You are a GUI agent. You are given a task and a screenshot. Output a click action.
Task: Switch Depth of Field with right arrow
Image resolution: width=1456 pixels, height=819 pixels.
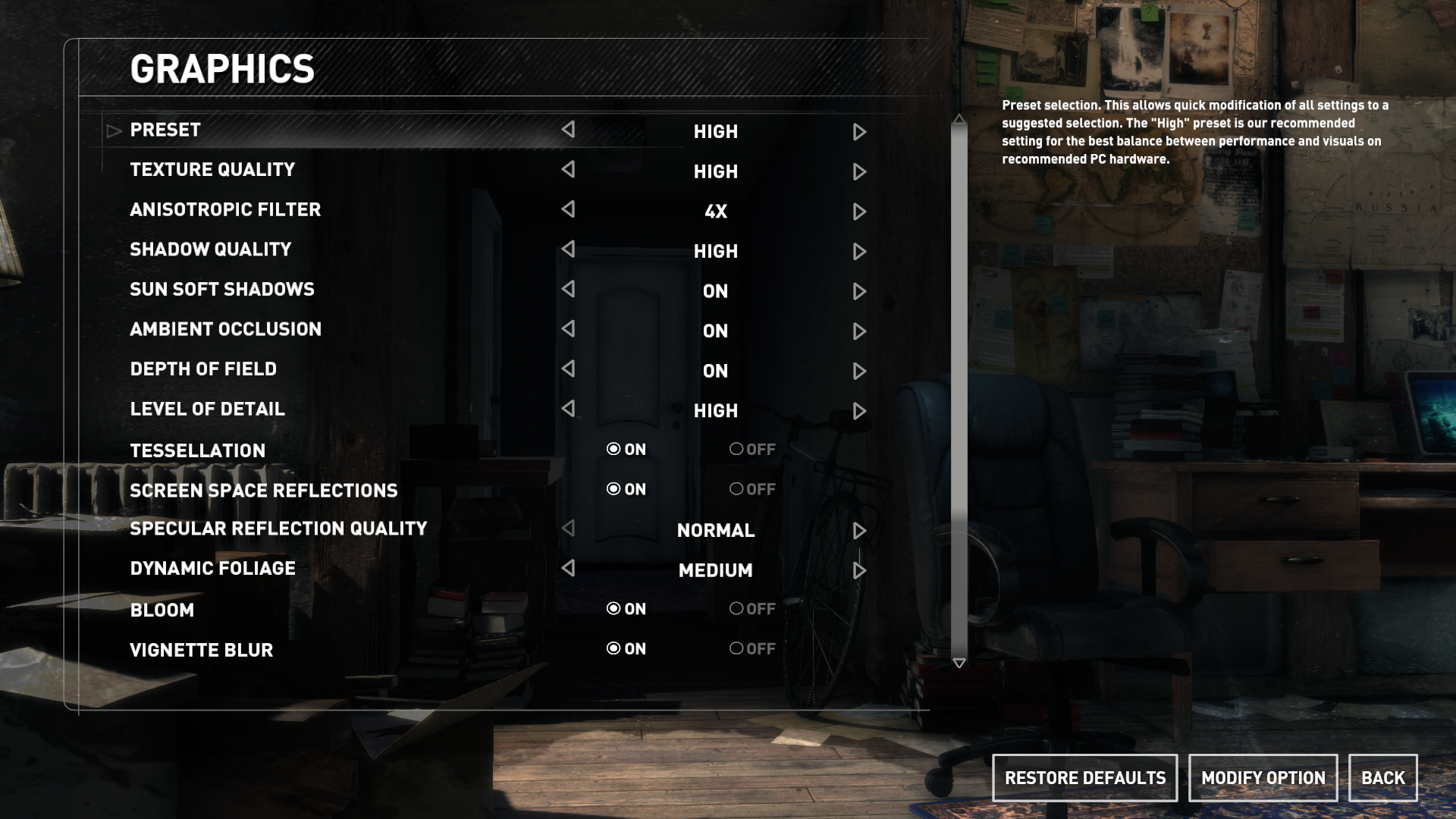coord(858,371)
